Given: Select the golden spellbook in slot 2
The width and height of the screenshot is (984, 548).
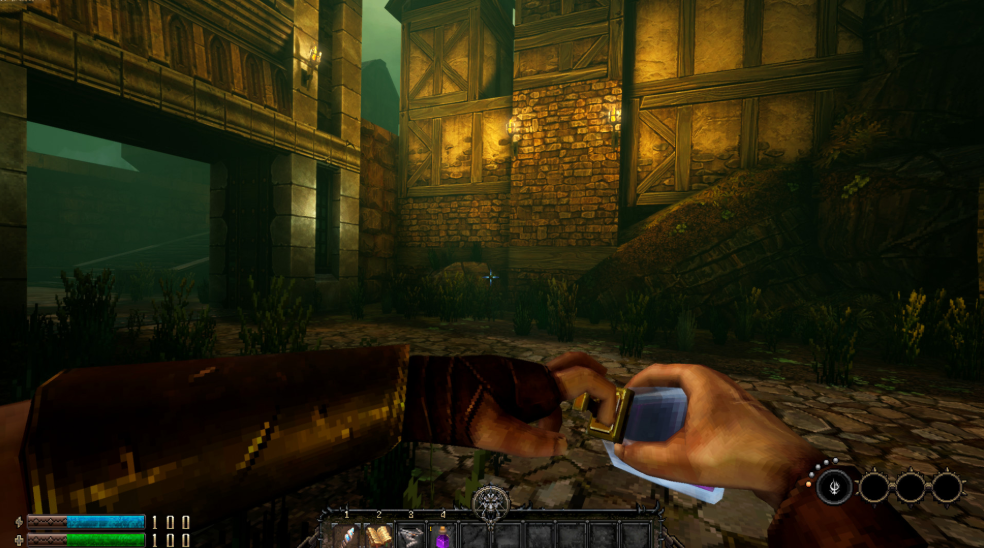Looking at the screenshot, I should point(379,535).
